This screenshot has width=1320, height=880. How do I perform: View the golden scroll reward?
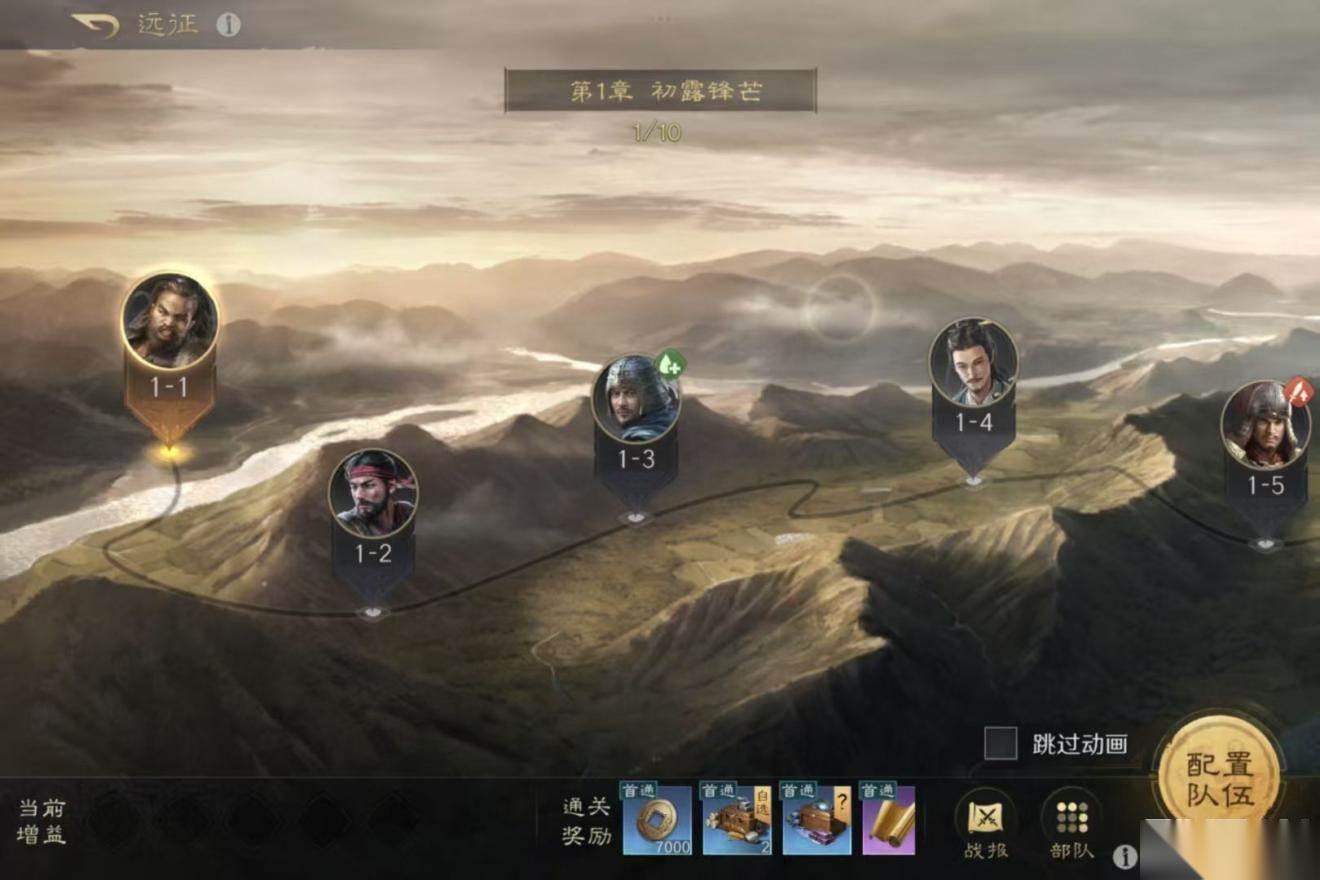tap(889, 820)
